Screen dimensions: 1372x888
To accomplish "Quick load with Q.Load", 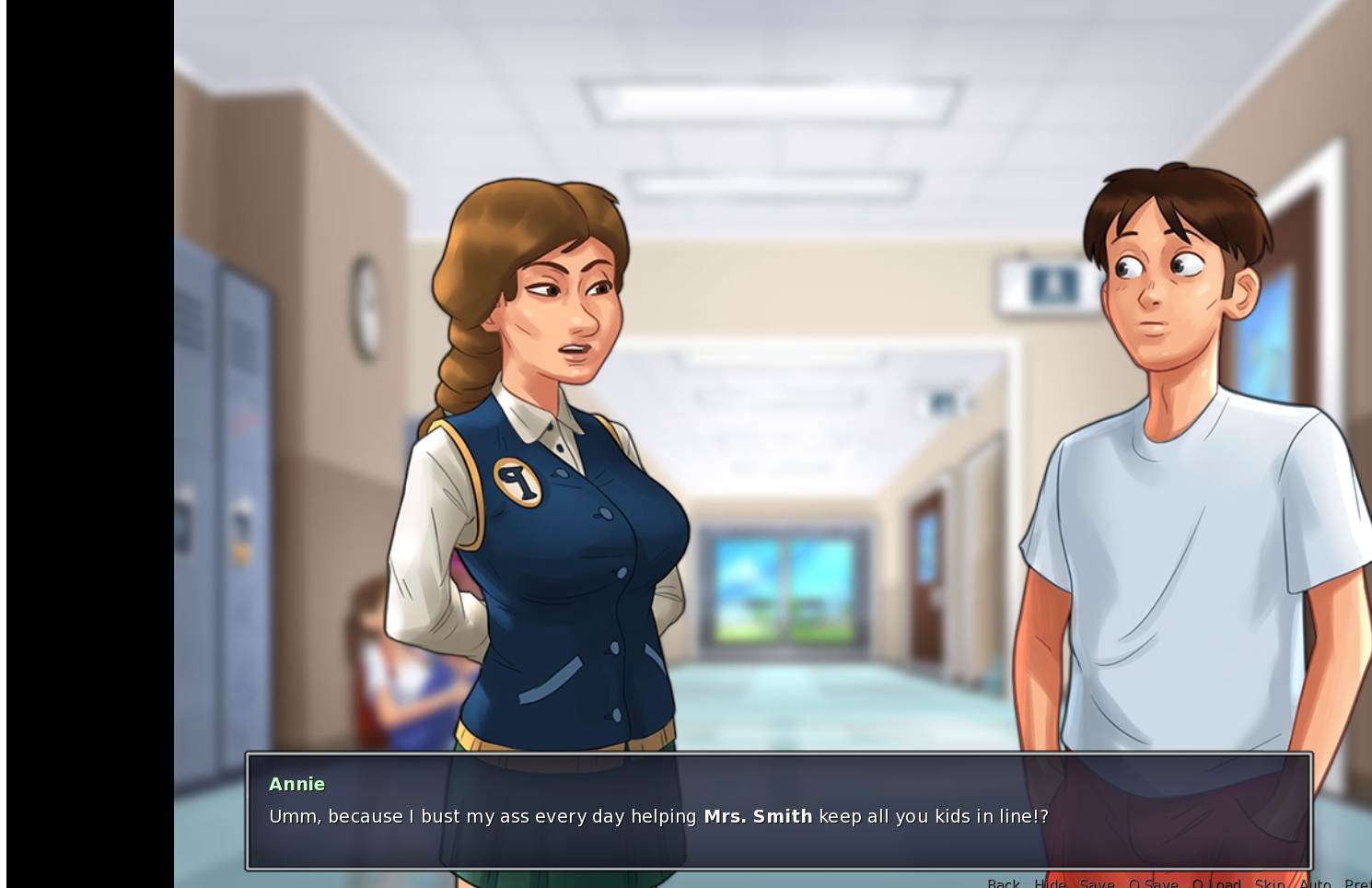I will coord(1216,882).
